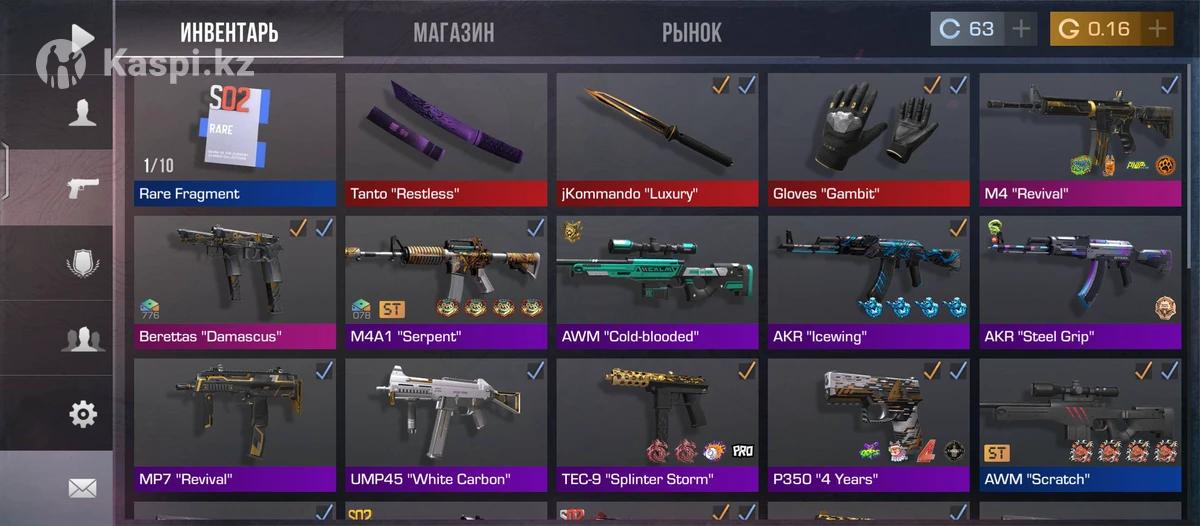Screen dimensions: 1200x526
Task: Add gold currency with the plus button
Action: (1157, 29)
